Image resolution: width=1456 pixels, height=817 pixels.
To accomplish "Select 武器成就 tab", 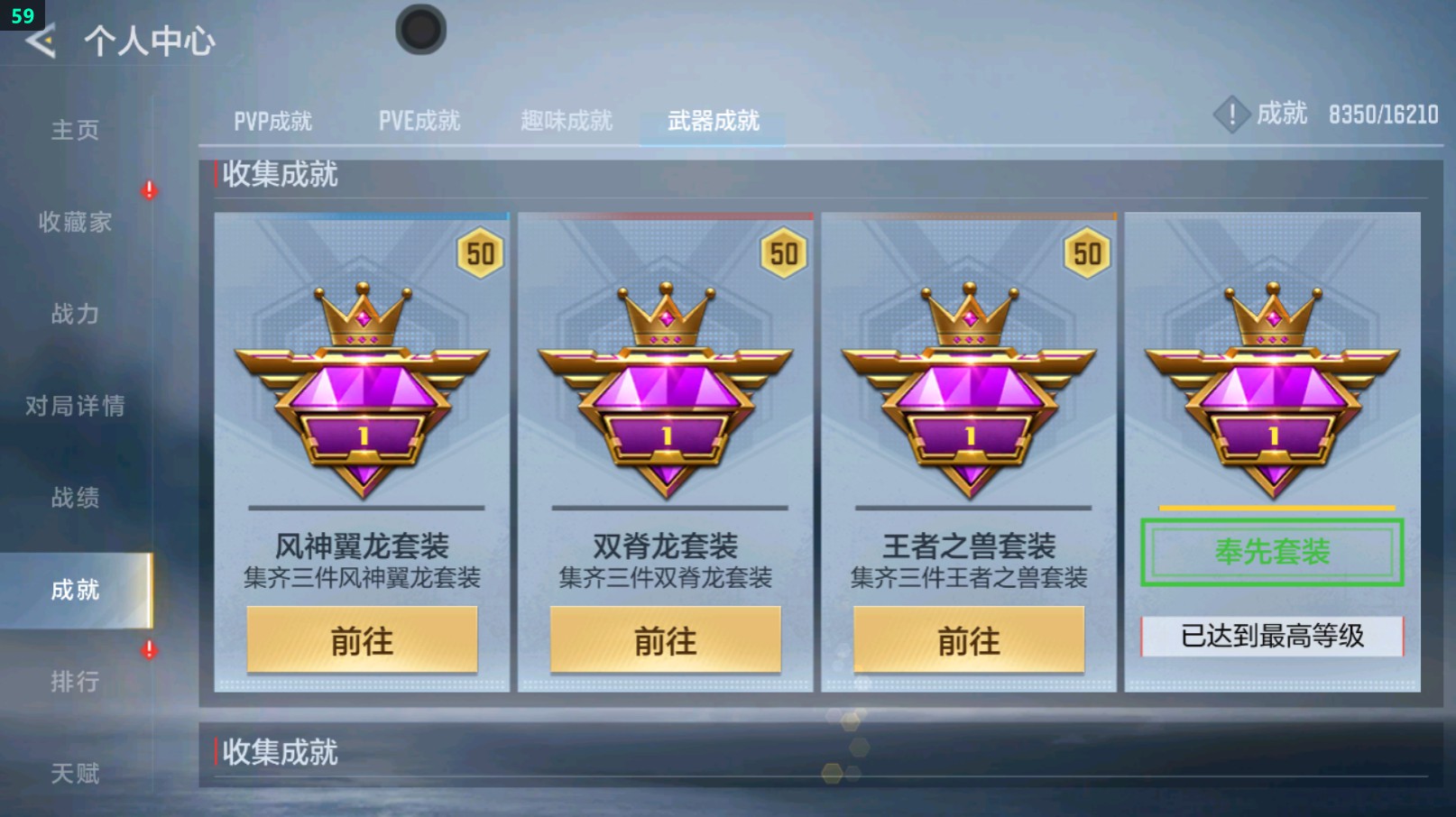I will click(713, 118).
